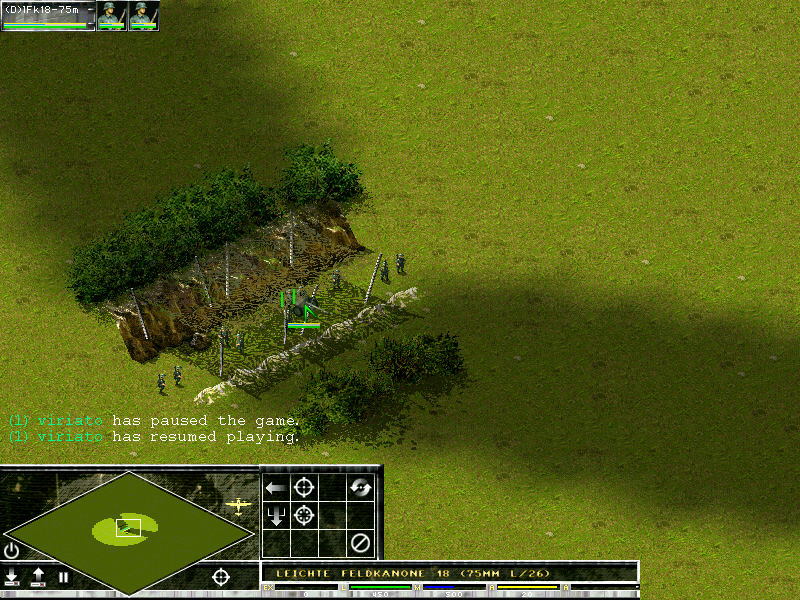Select the second soldier portrait
Screen dimensions: 800x600
click(x=143, y=15)
